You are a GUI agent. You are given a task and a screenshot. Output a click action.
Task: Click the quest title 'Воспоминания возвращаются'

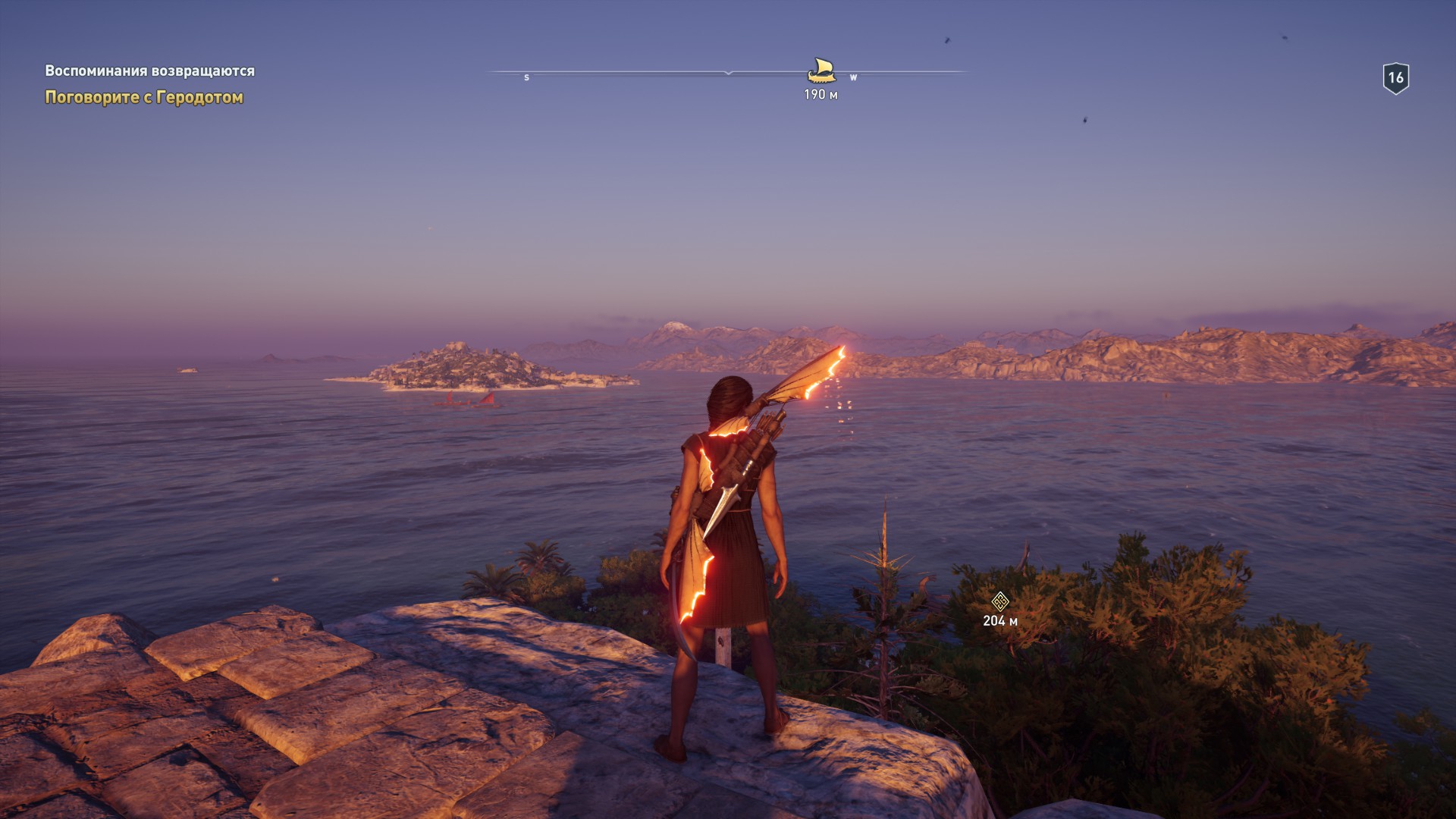[149, 71]
